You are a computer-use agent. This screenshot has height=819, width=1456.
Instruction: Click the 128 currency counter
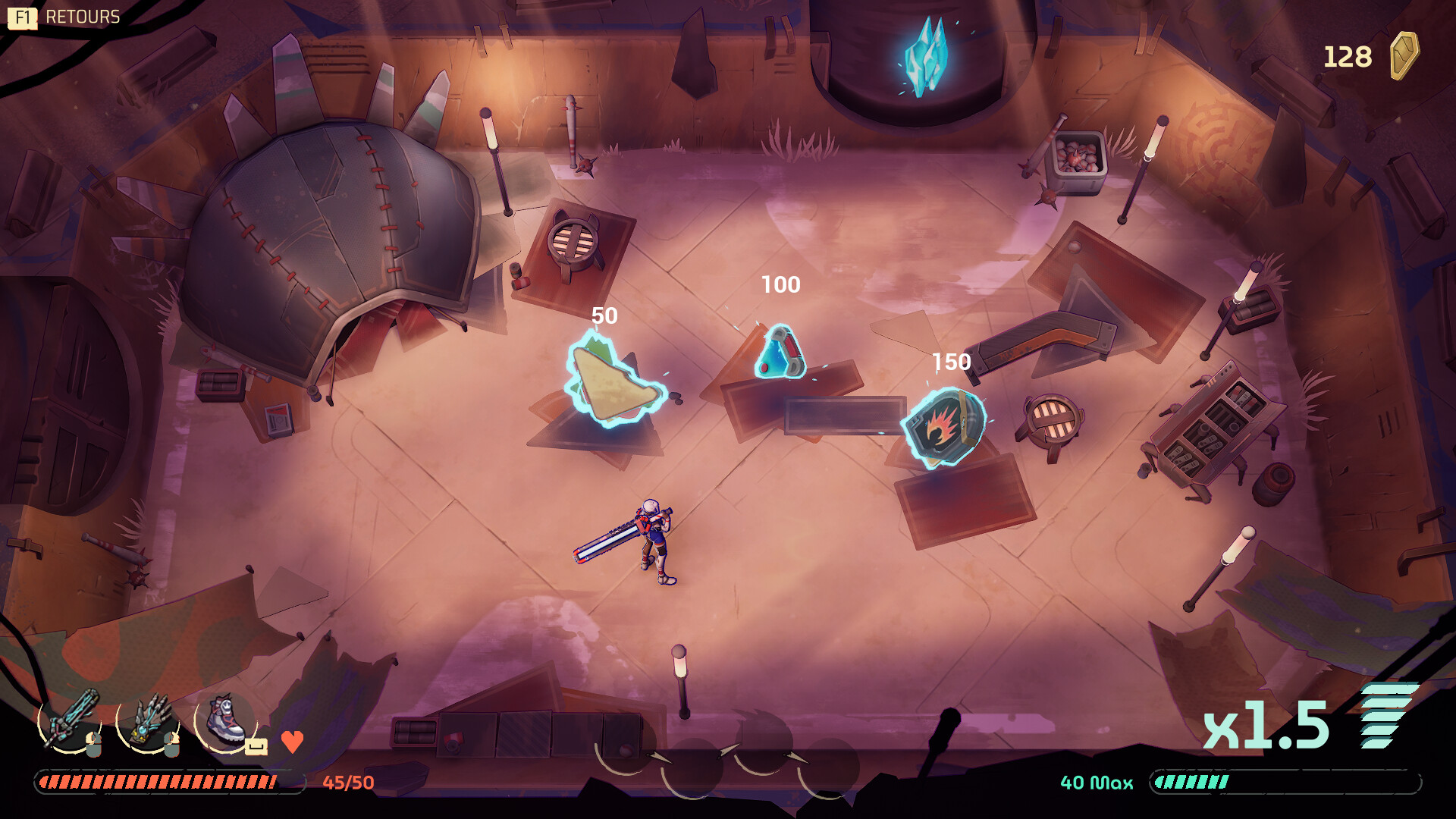coord(1348,55)
